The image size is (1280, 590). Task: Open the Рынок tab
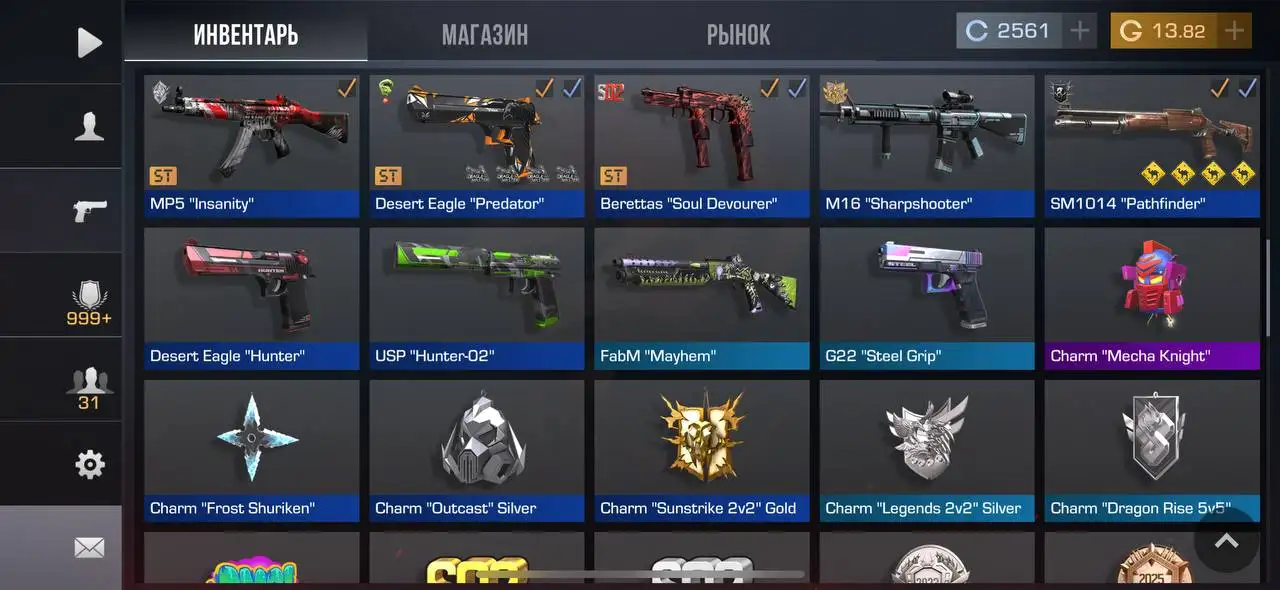pyautogui.click(x=738, y=36)
